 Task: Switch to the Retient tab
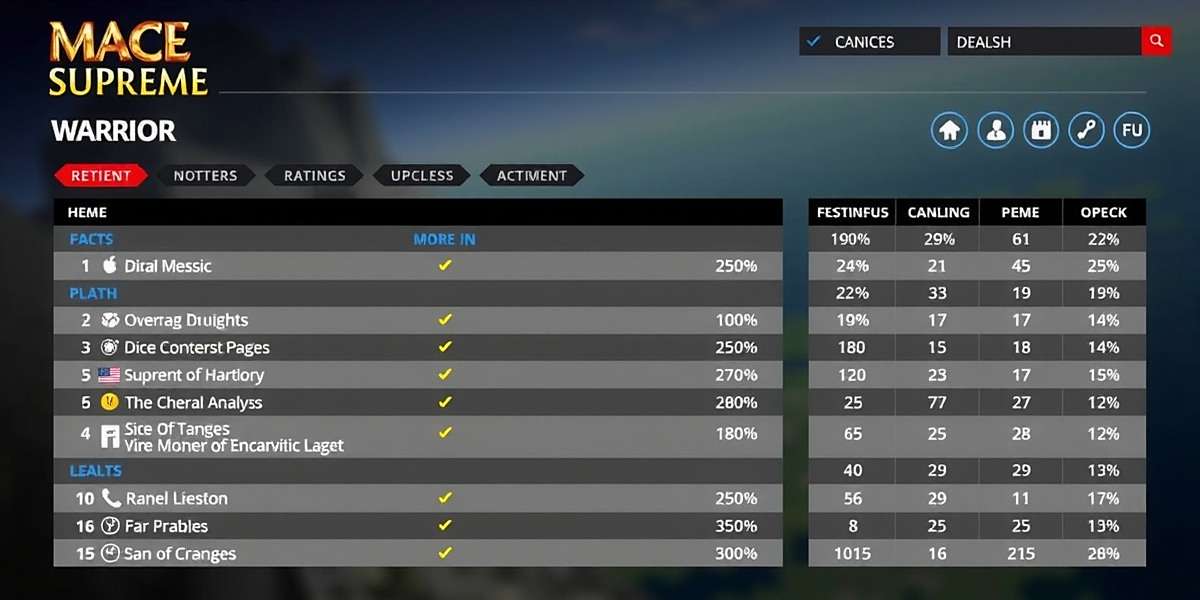(100, 175)
